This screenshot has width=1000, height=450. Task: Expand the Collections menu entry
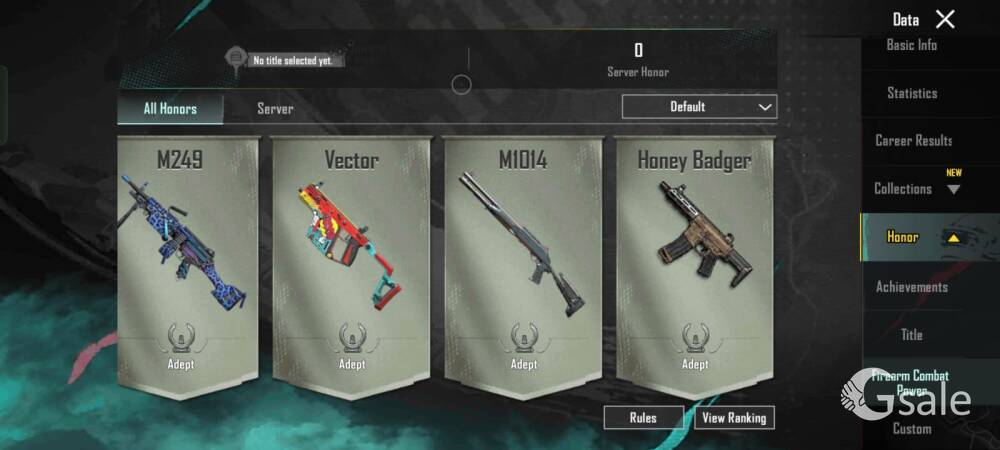tap(916, 189)
